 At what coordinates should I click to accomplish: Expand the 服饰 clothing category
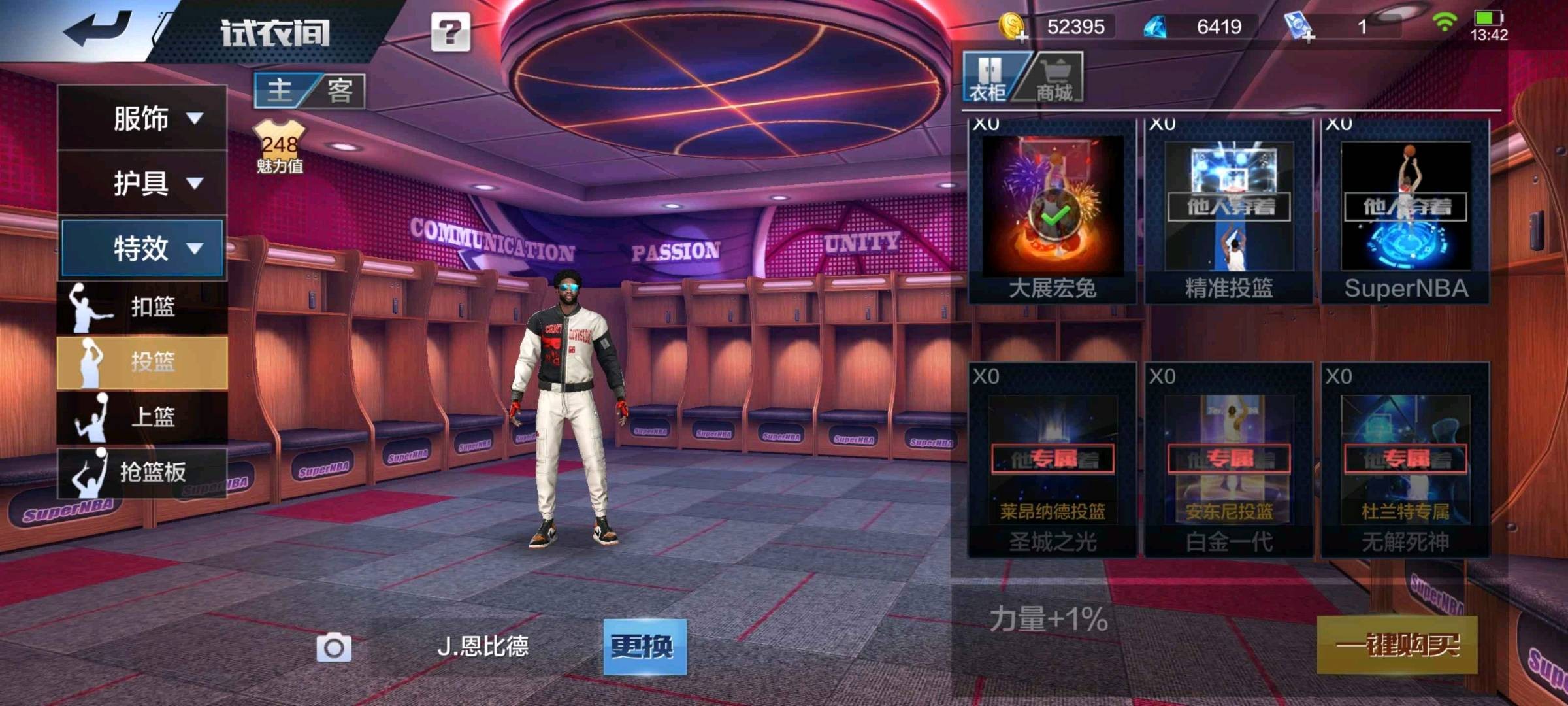tap(142, 118)
